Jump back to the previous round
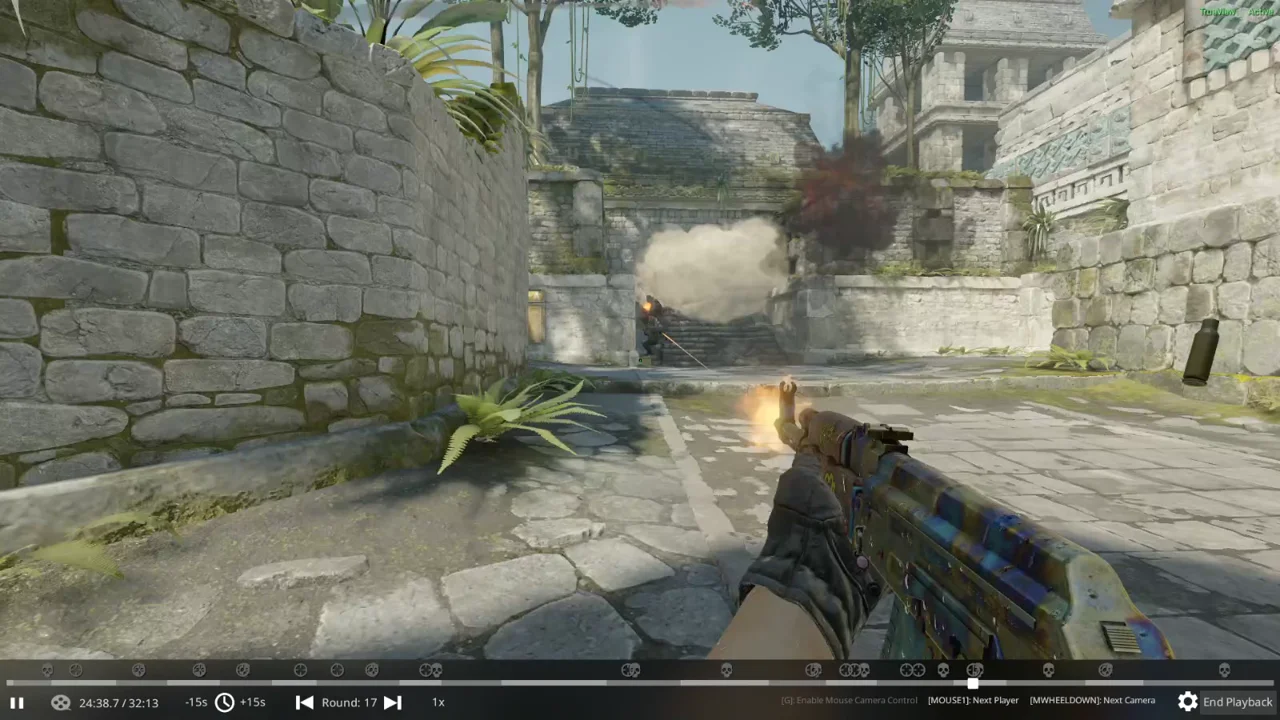This screenshot has height=720, width=1280. (x=305, y=702)
